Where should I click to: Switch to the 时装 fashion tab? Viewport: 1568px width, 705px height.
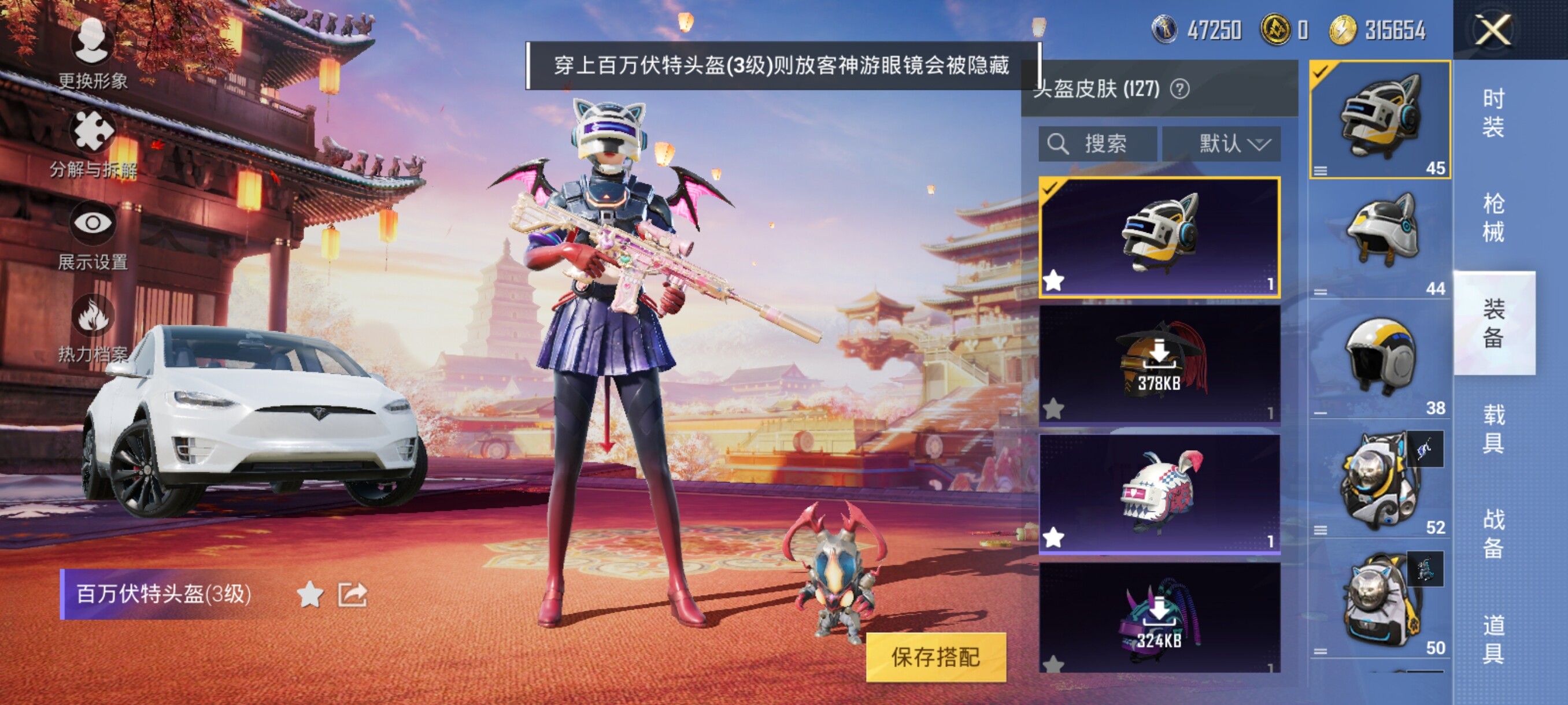(x=1493, y=113)
